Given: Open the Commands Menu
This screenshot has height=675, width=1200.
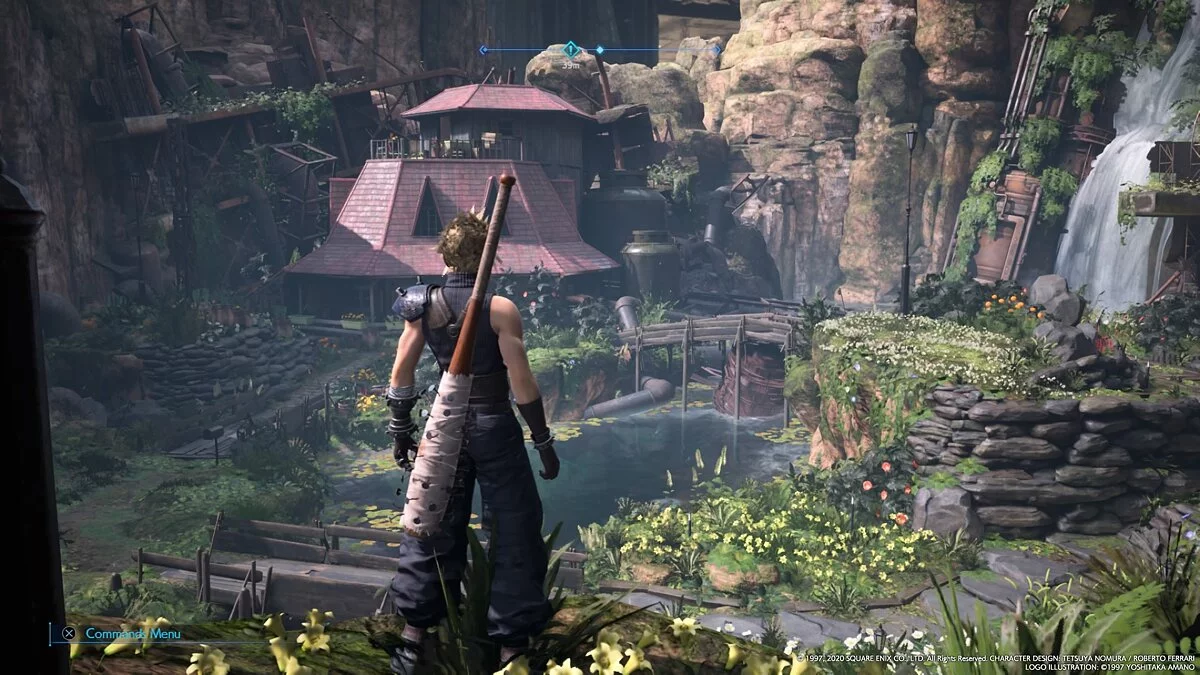Looking at the screenshot, I should pos(132,633).
